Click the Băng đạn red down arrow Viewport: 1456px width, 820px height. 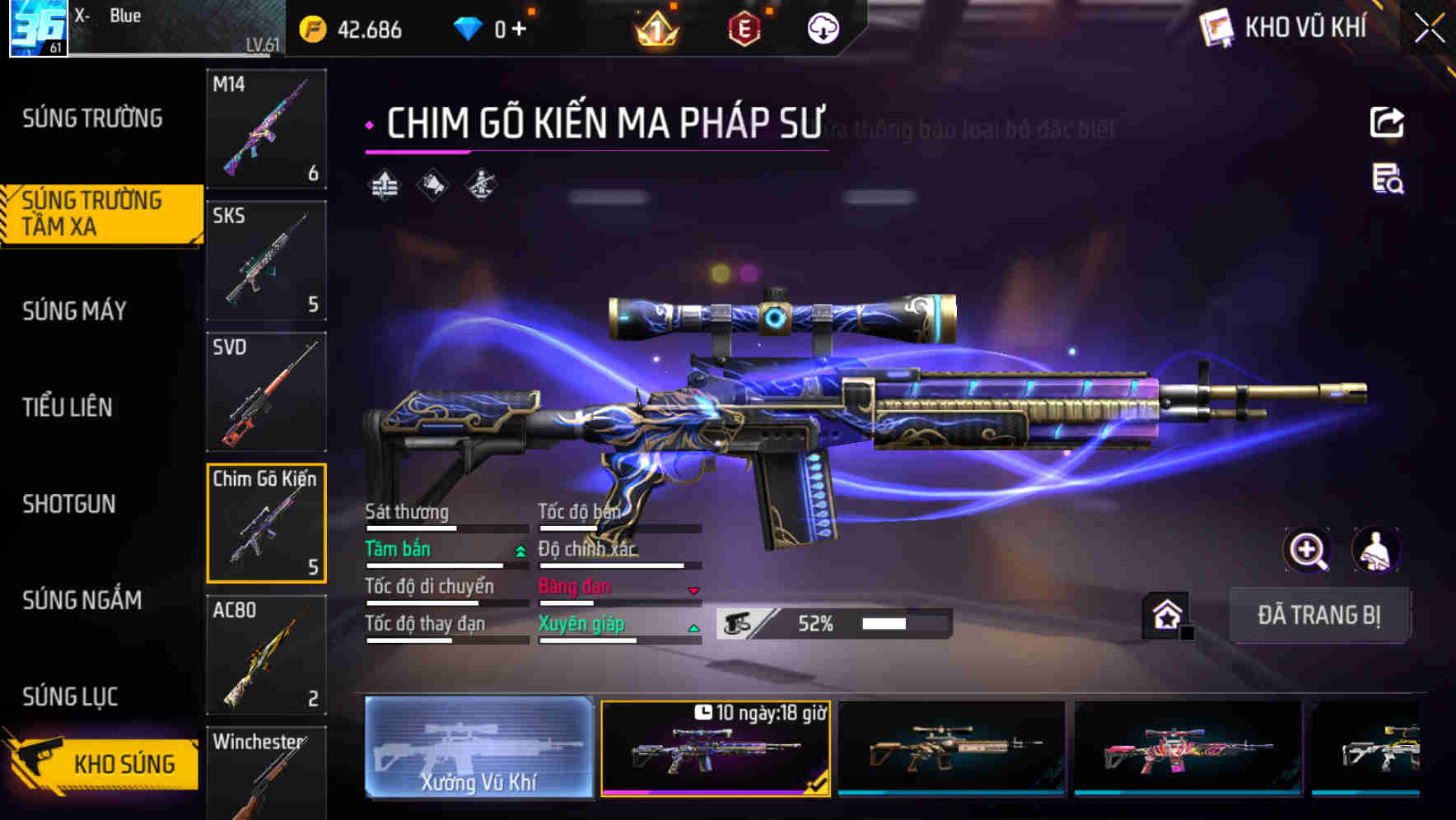tap(693, 589)
